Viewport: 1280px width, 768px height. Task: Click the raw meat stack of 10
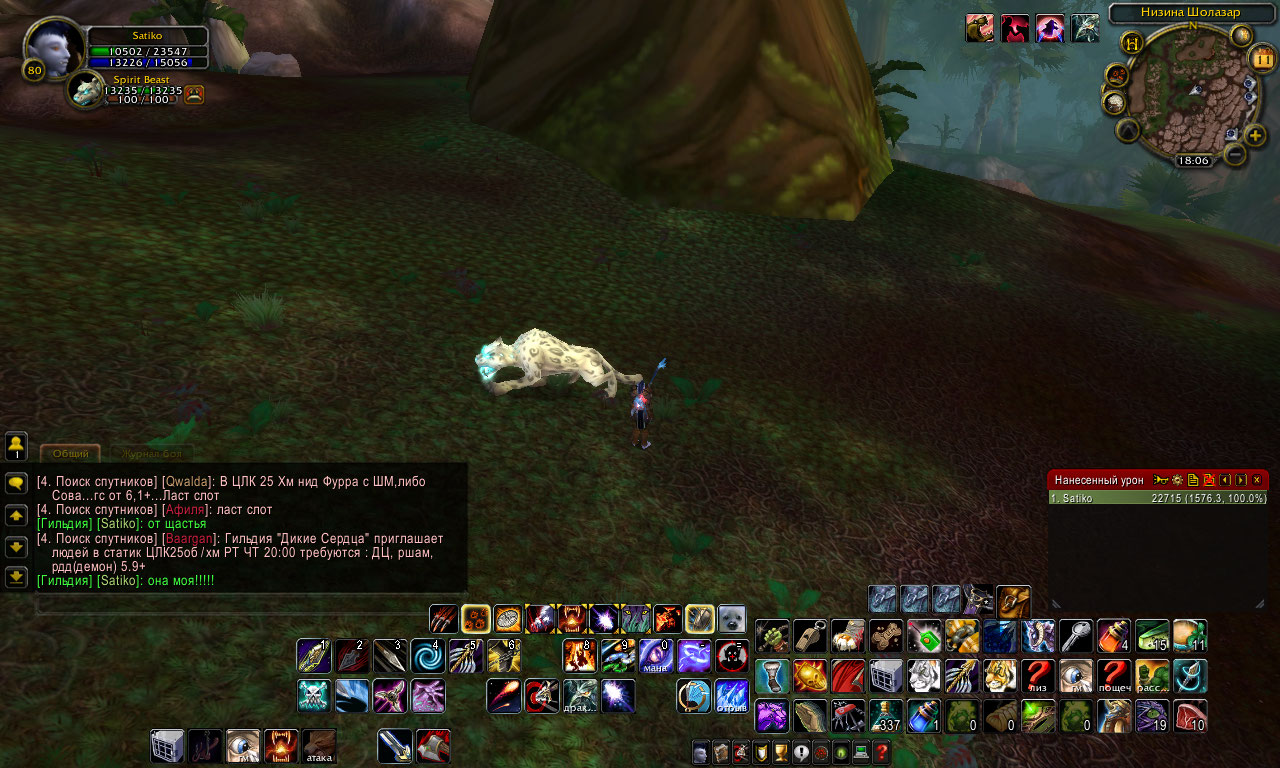[x=1190, y=716]
